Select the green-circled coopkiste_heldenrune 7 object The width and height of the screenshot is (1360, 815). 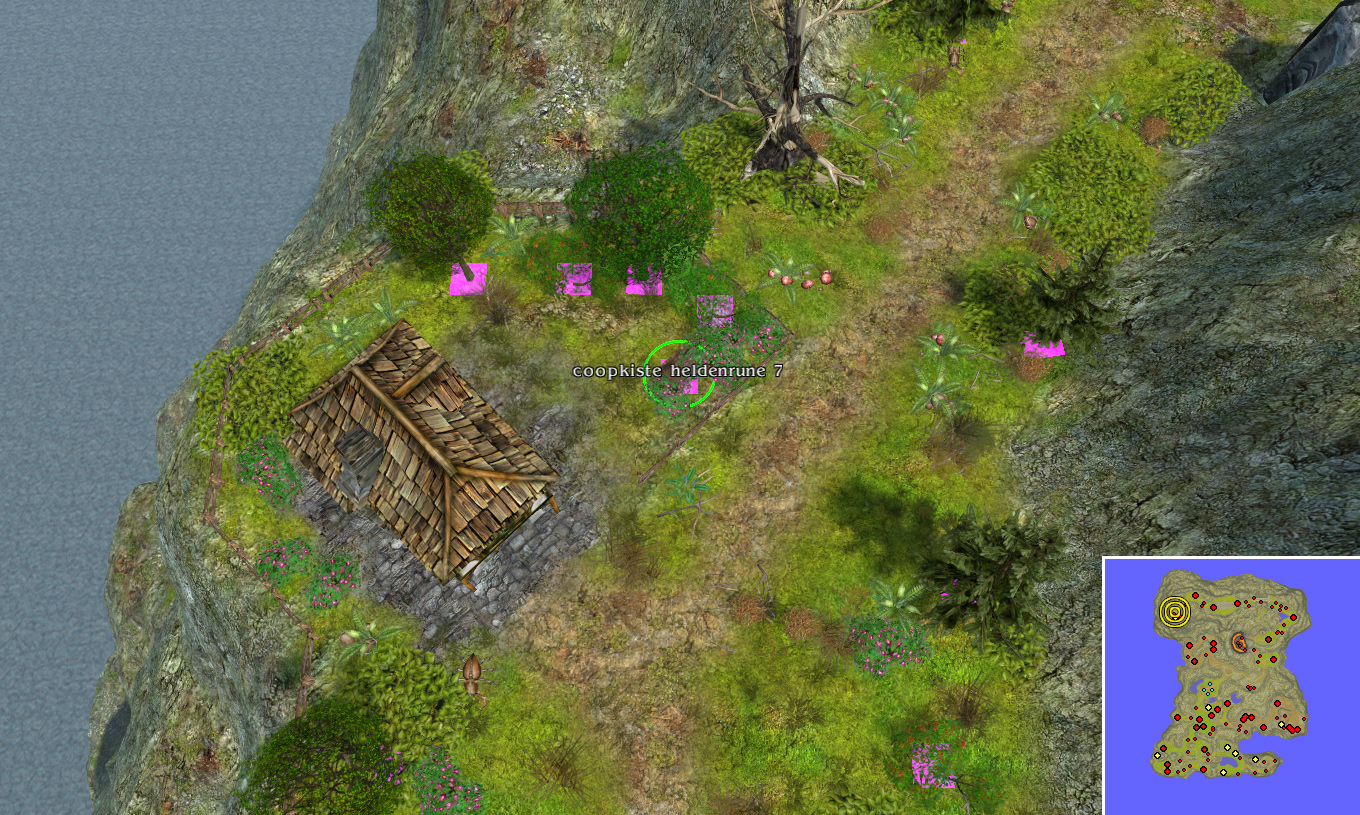[680, 375]
